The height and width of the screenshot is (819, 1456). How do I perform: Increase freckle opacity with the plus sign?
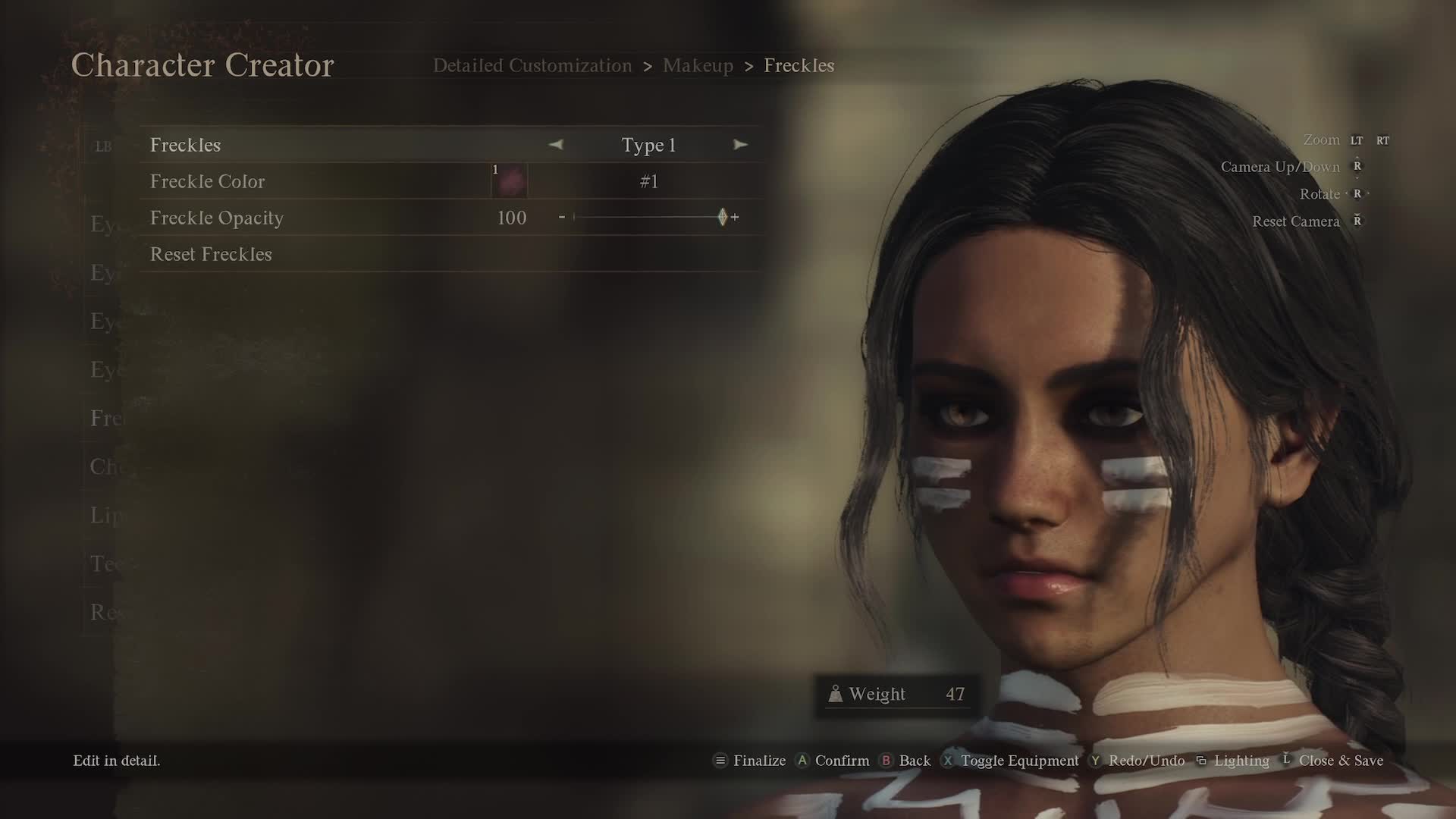coord(735,218)
